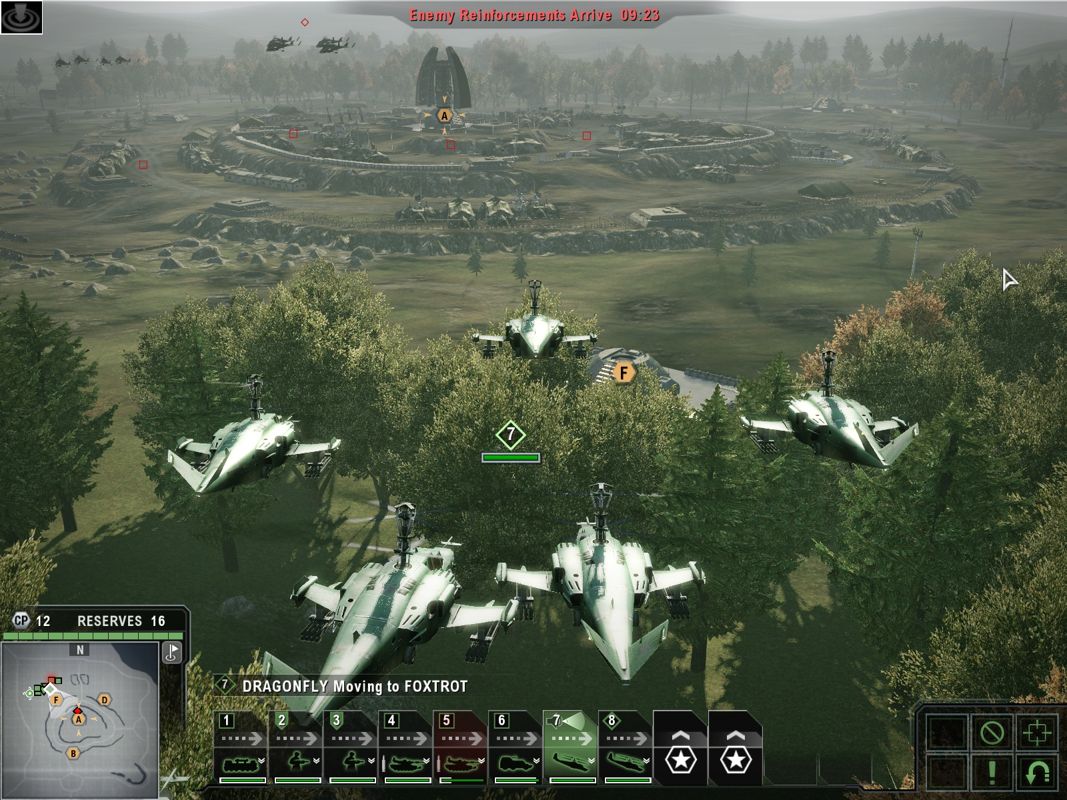Viewport: 1067px width, 800px height.
Task: Select the orange F objective marker in the field
Action: pos(624,373)
